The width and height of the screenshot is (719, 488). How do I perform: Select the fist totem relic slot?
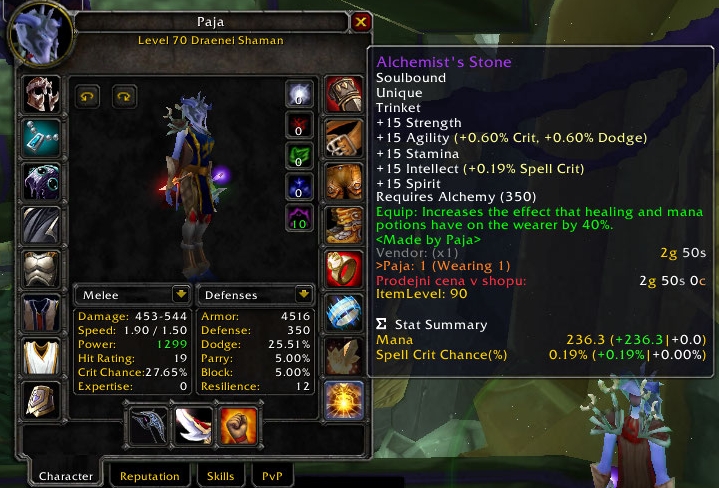pos(238,424)
